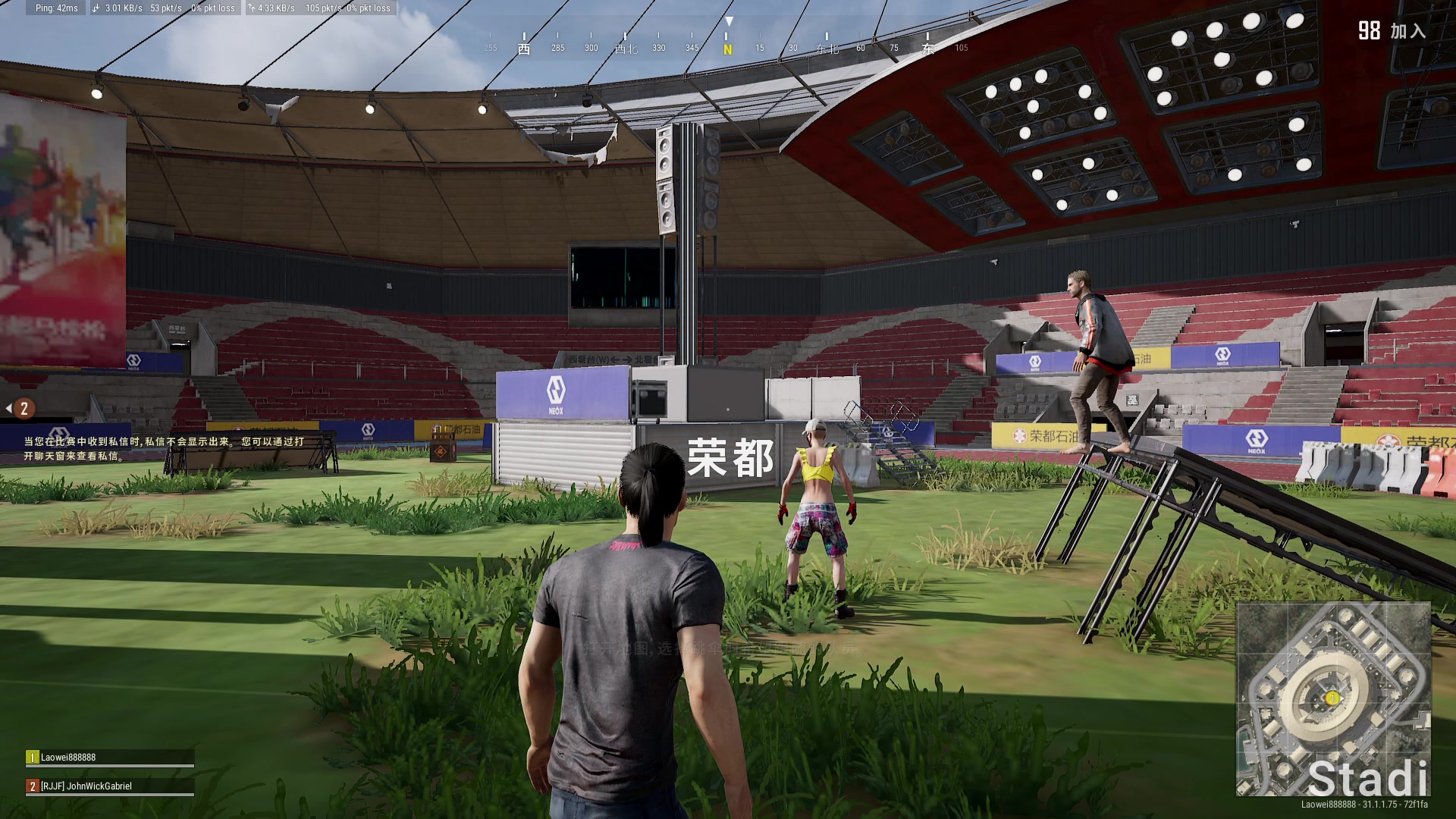This screenshot has width=1456, height=819.
Task: Click the stadium minimap
Action: [x=1333, y=698]
